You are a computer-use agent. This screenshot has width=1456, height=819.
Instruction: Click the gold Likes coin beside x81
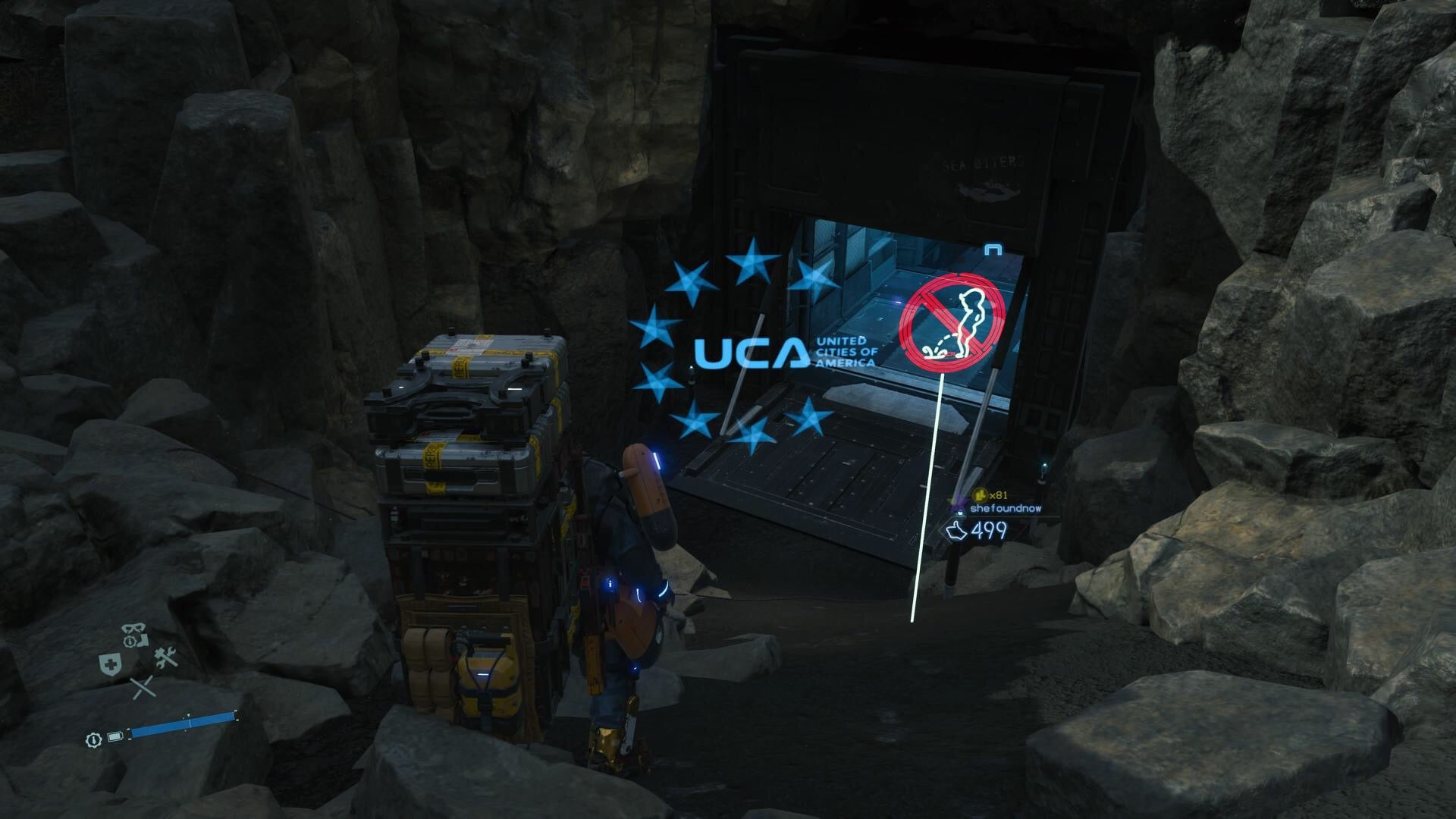pos(981,494)
